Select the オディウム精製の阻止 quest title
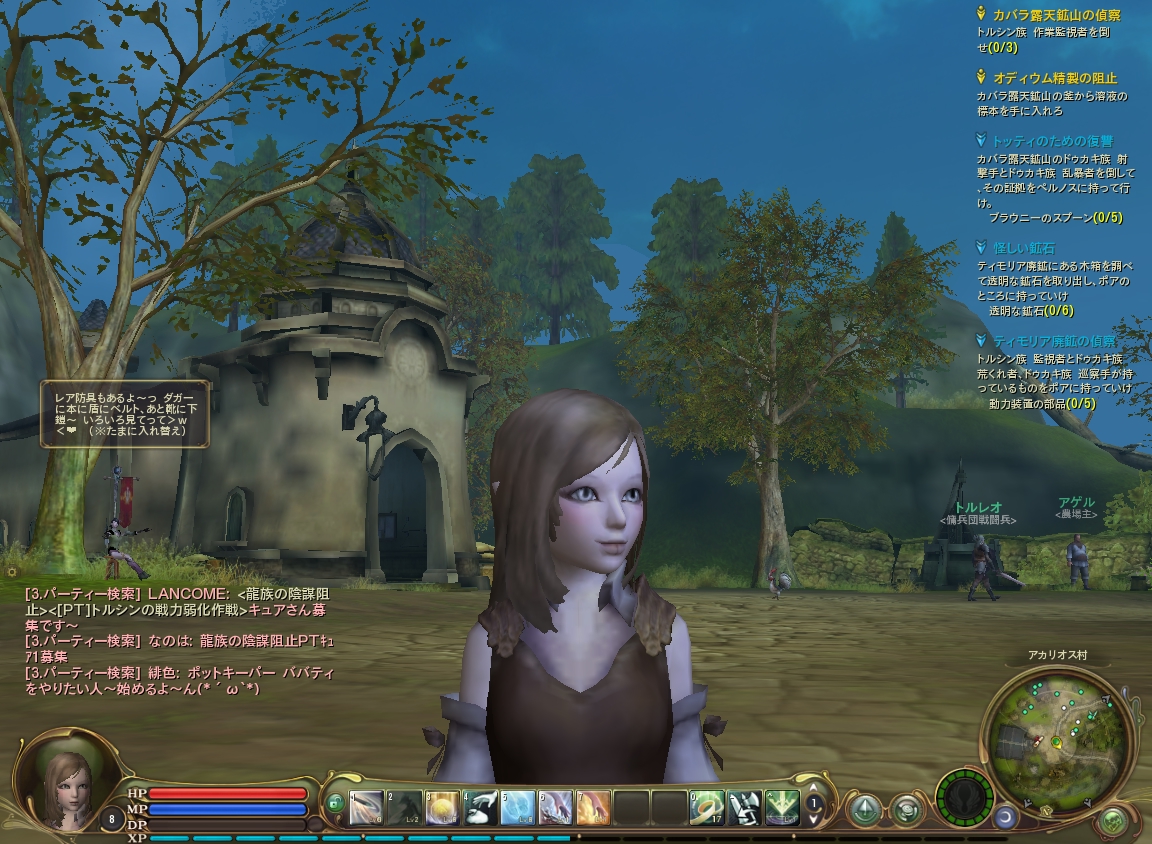Image resolution: width=1152 pixels, height=844 pixels. click(x=1054, y=78)
